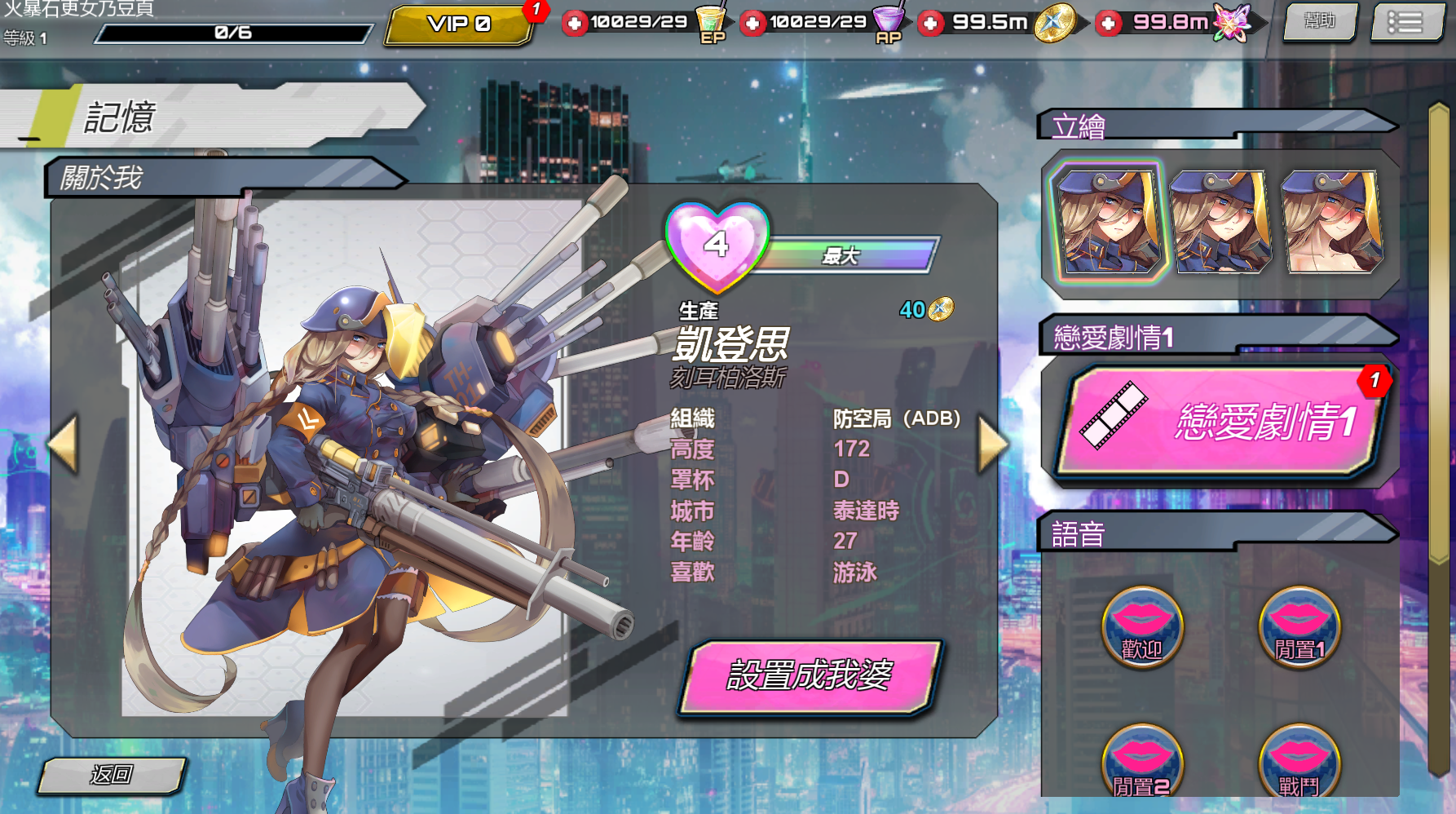Choose the blushing third portrait thumbnail
Viewport: 1456px width, 814px height.
pos(1332,220)
